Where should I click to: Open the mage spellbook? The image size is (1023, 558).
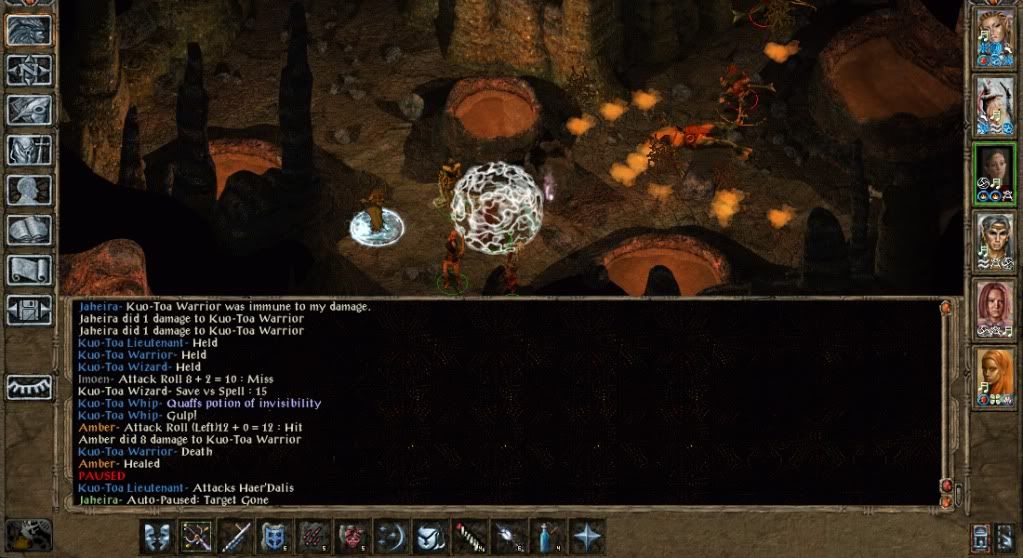click(29, 230)
